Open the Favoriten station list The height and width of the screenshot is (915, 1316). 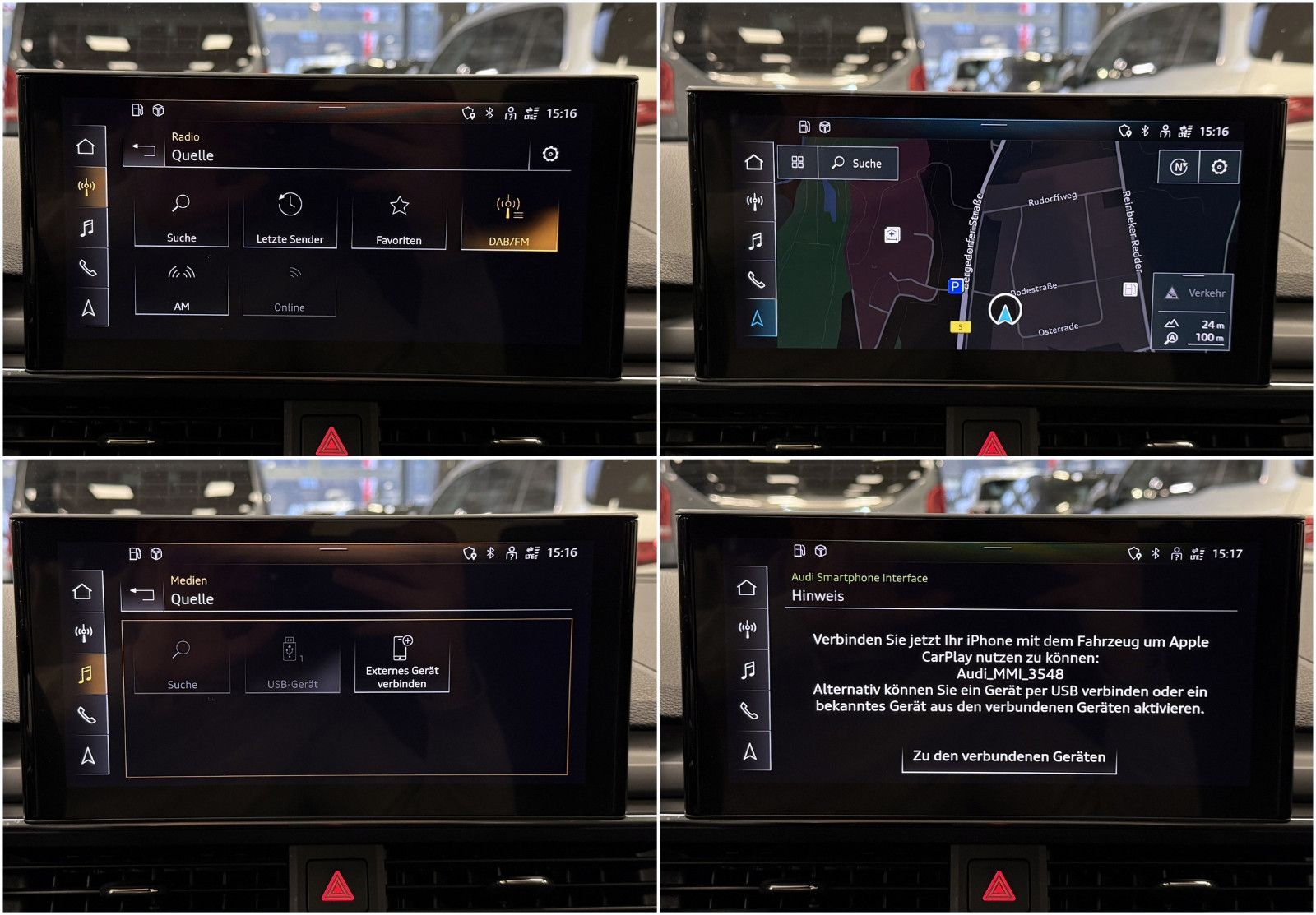coord(398,219)
